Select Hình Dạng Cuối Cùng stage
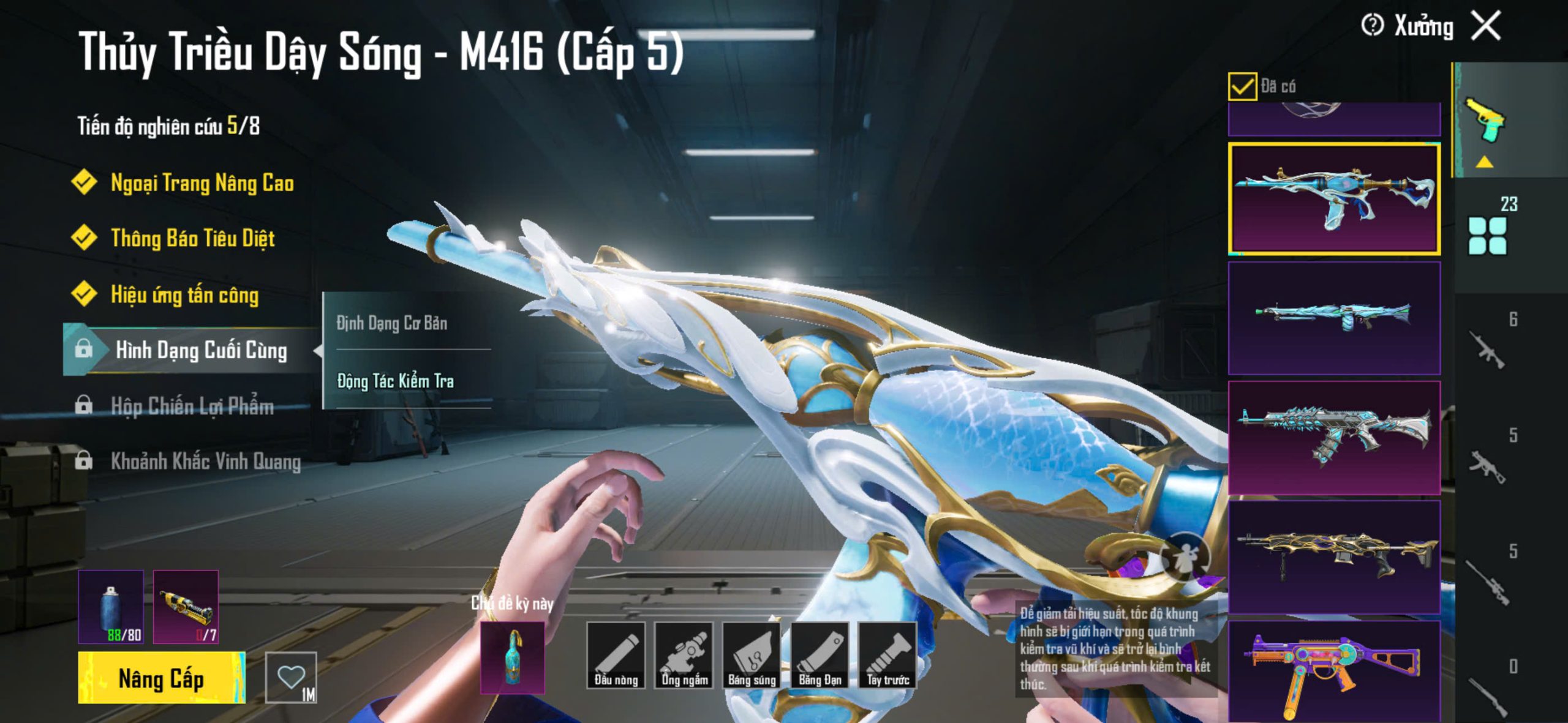 (201, 350)
